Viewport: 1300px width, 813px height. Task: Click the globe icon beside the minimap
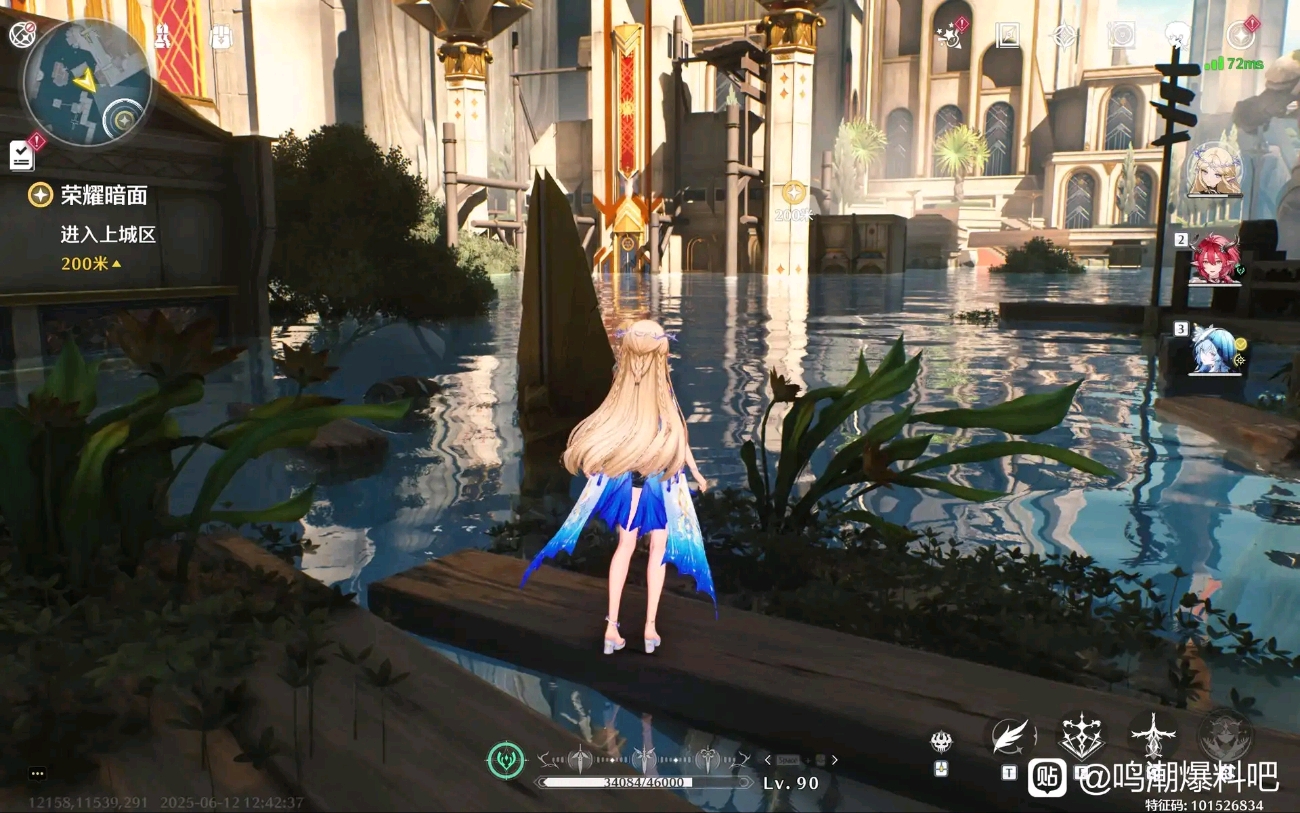point(22,35)
